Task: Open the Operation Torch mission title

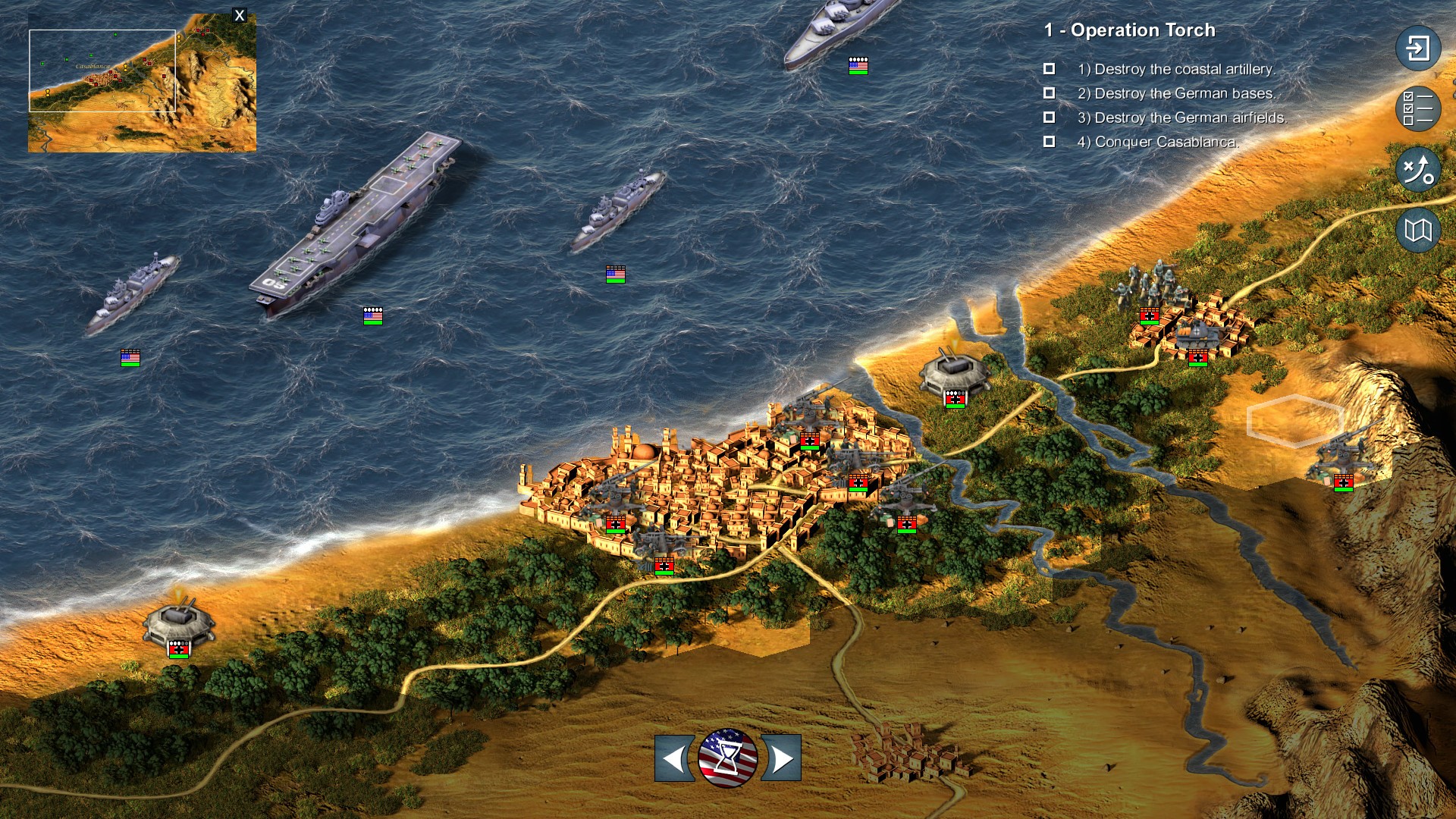Action: click(x=1131, y=30)
